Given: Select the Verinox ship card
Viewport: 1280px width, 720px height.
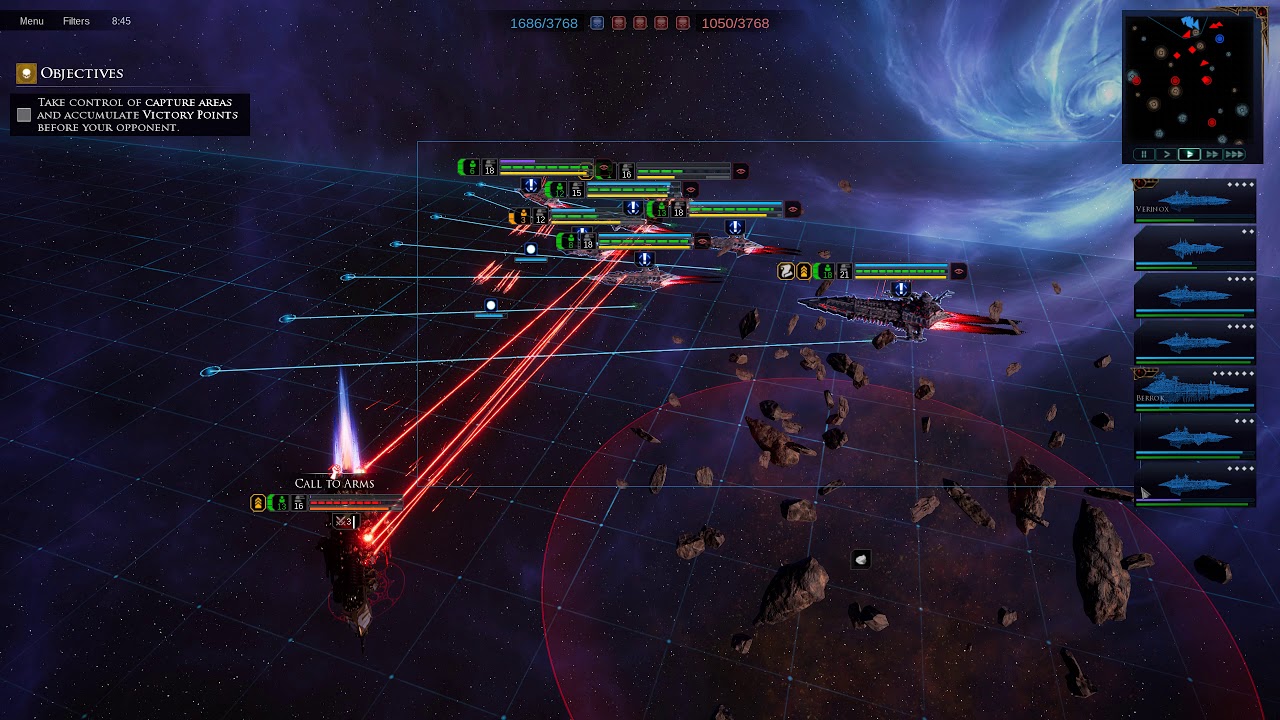Looking at the screenshot, I should (x=1195, y=201).
